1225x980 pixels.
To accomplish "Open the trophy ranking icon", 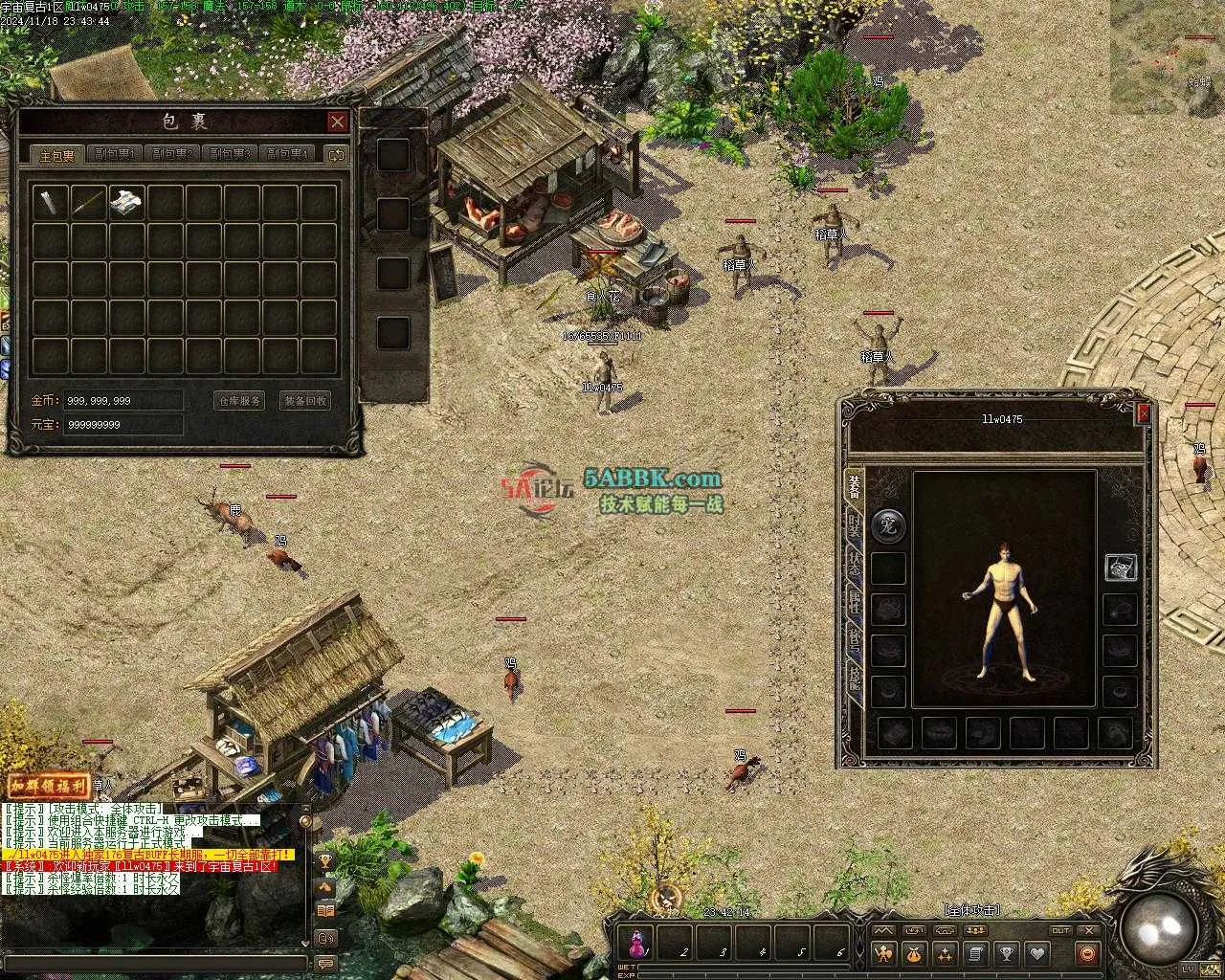I will click(1006, 953).
